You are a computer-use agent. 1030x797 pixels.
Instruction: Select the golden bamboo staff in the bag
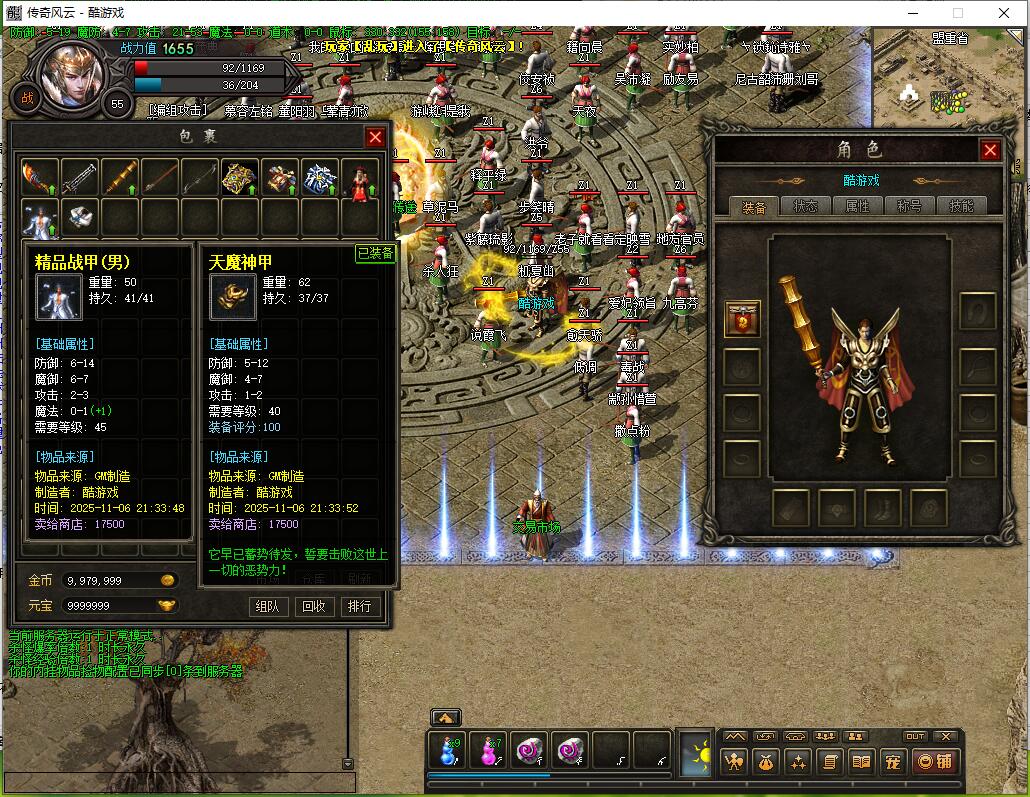(x=120, y=178)
